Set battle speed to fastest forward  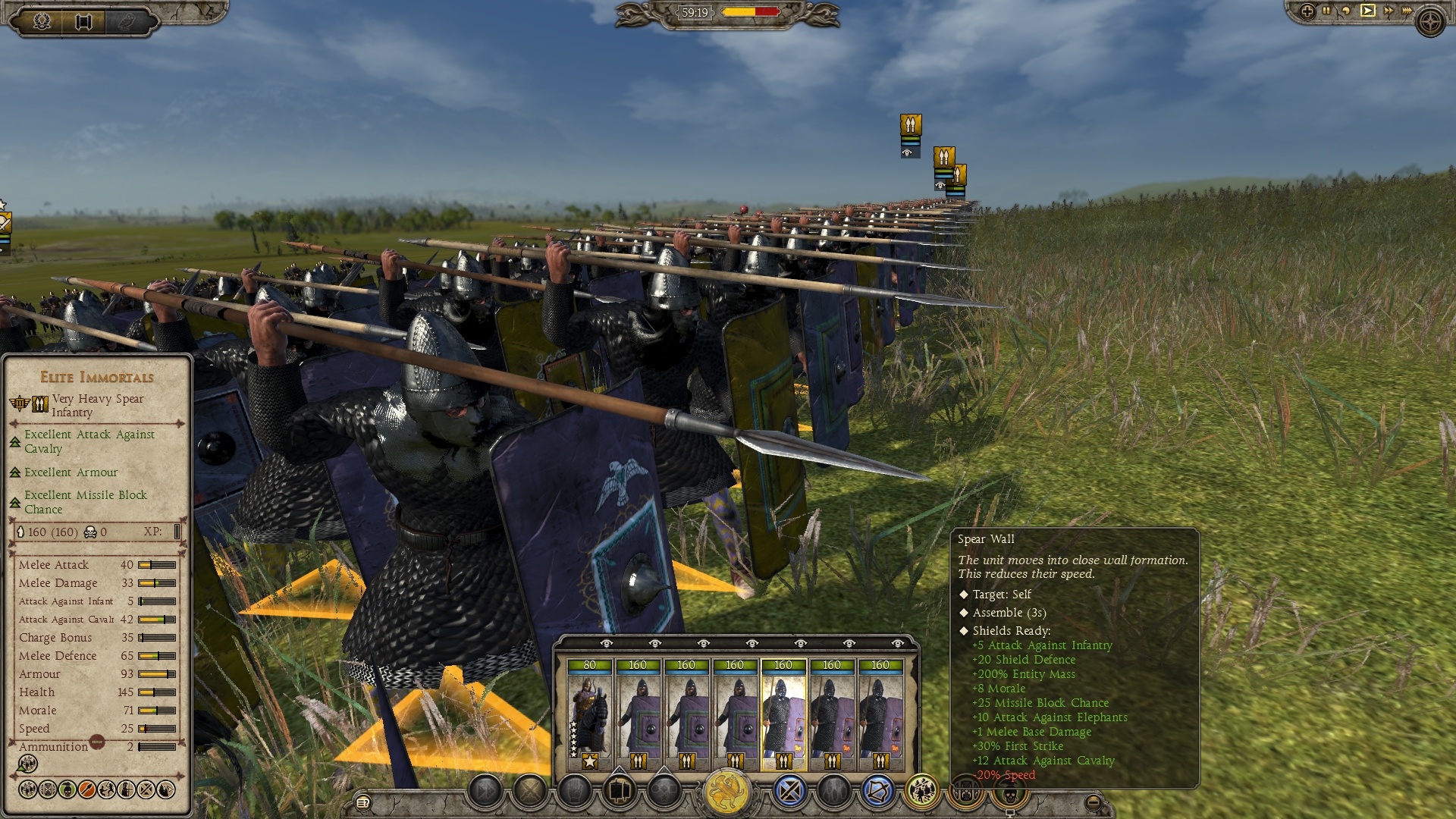click(x=1407, y=11)
